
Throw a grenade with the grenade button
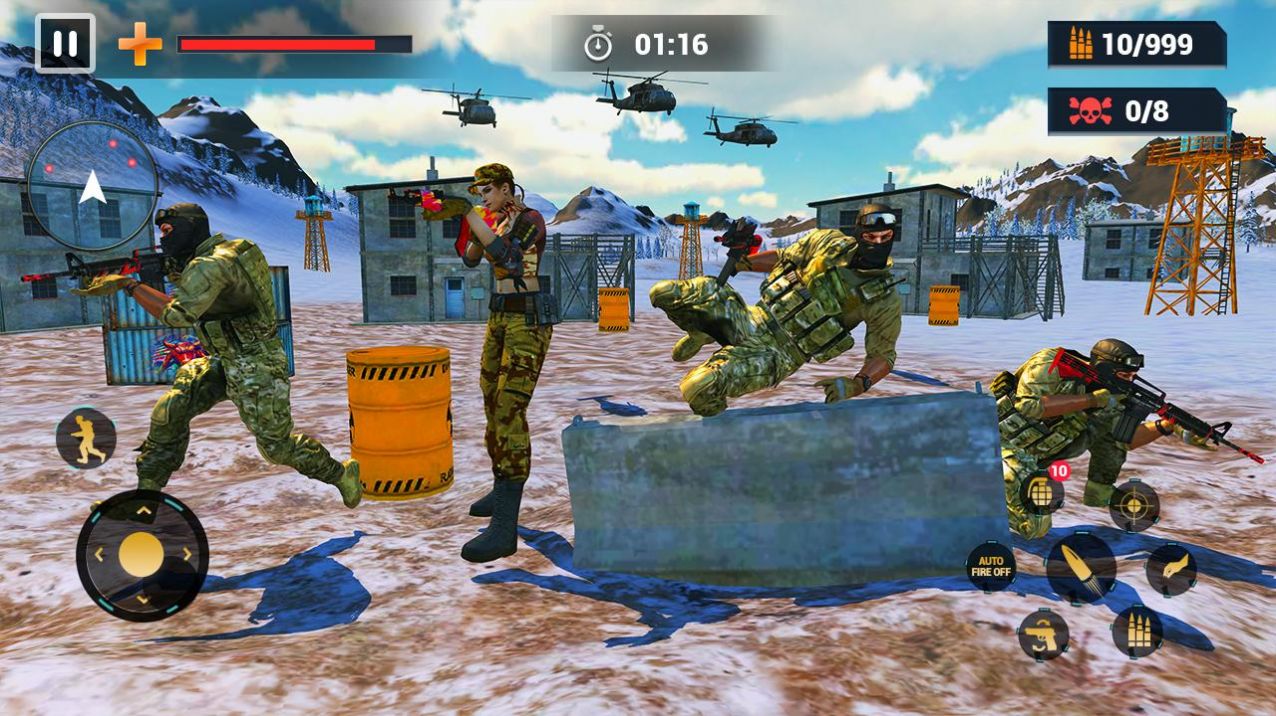(1040, 492)
